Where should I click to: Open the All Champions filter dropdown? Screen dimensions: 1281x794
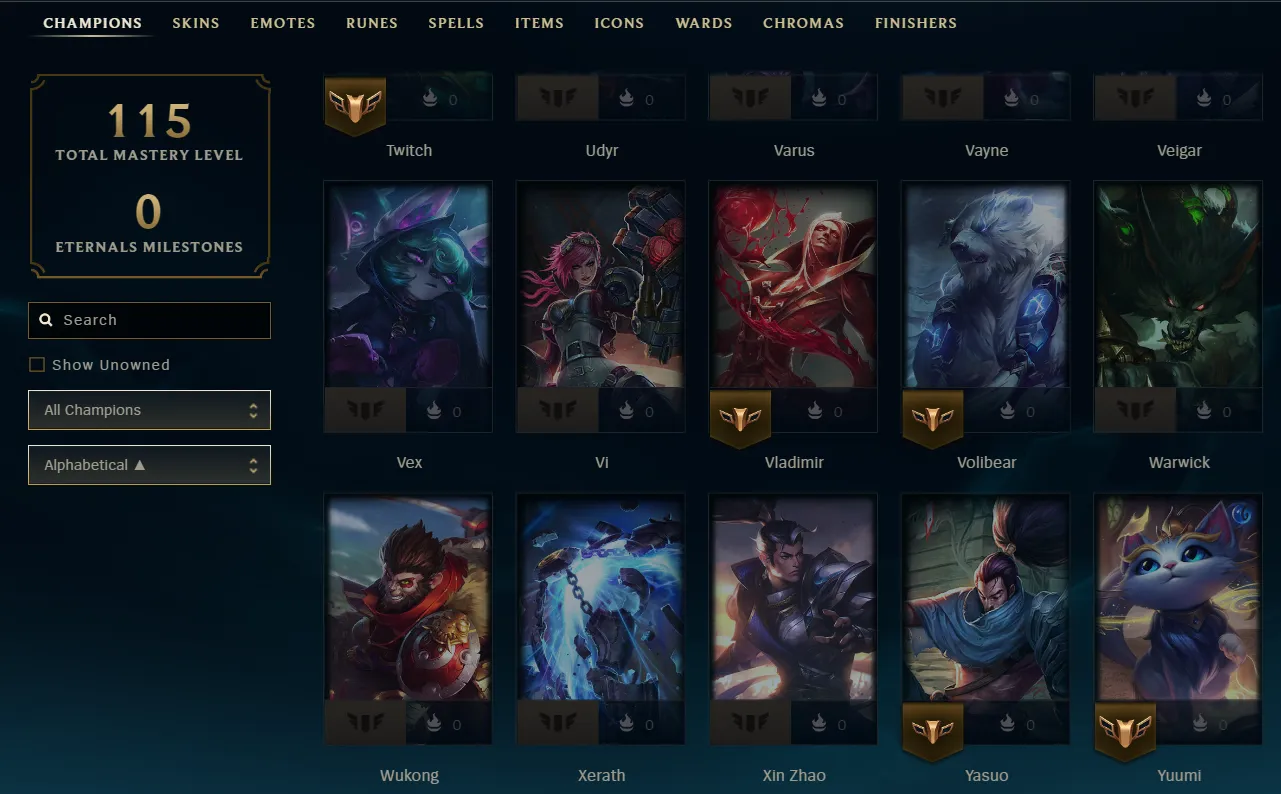pos(149,410)
